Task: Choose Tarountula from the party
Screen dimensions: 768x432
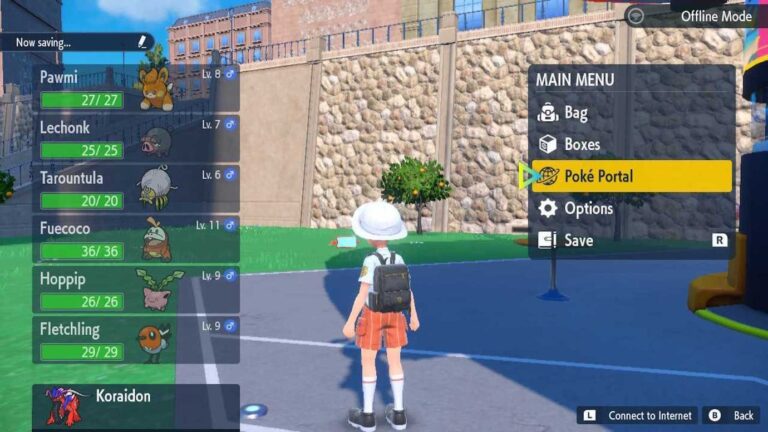Action: (136, 187)
